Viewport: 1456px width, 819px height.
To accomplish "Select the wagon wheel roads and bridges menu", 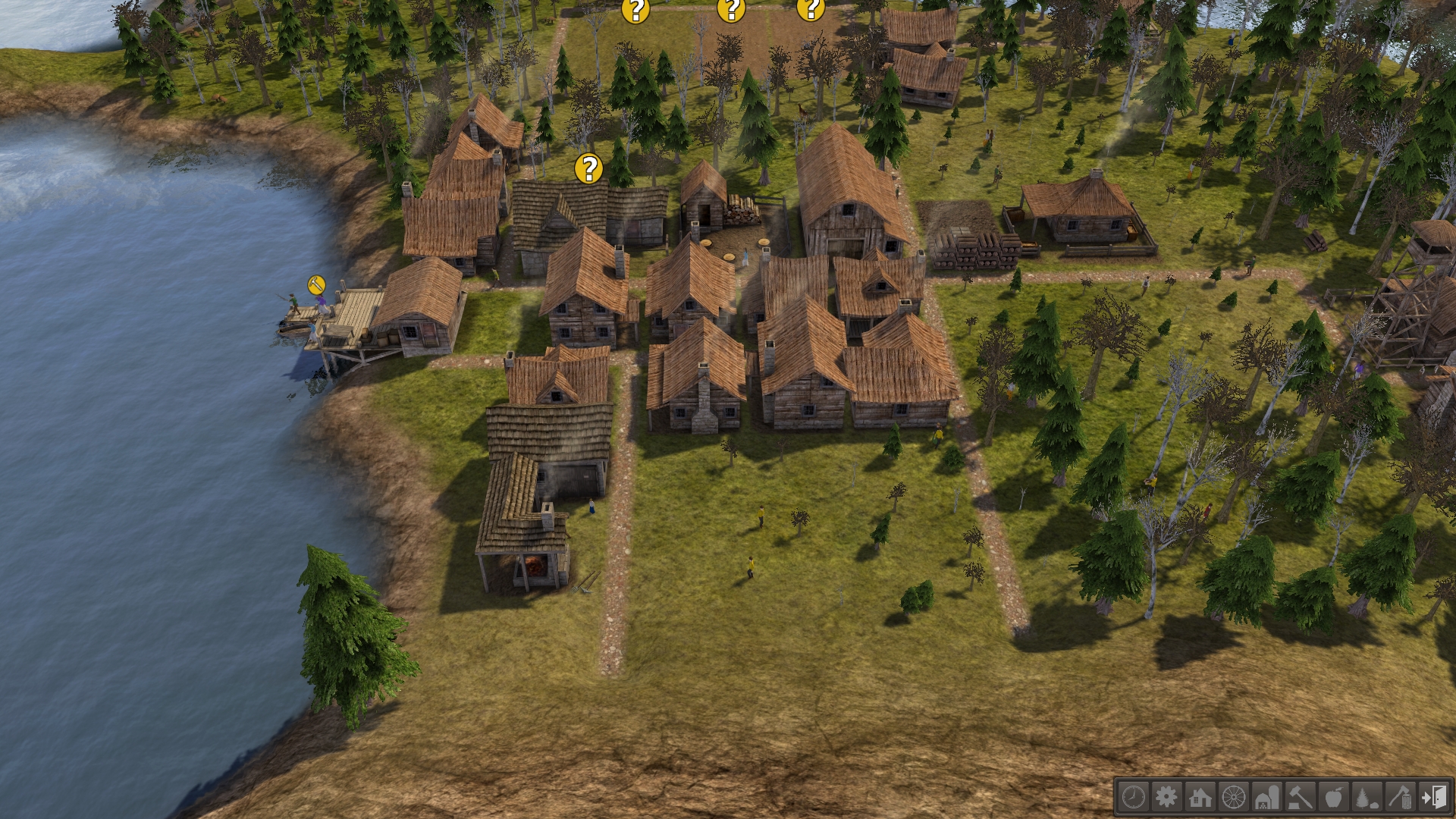I will 1234,797.
